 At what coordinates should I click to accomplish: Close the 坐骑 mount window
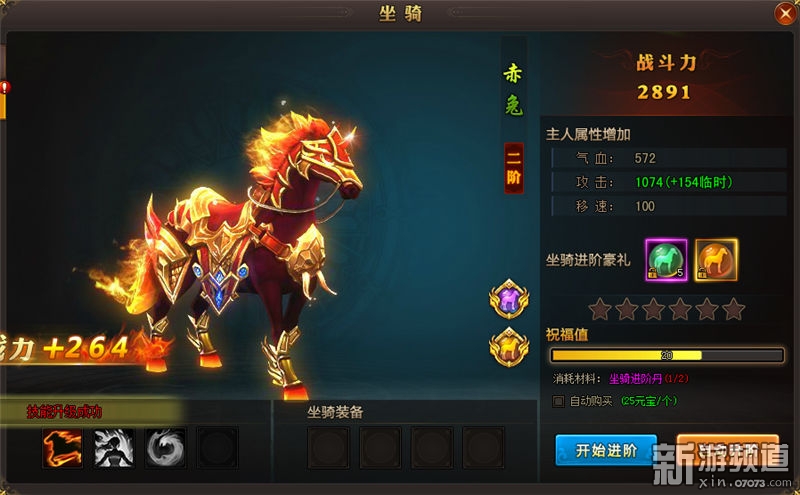(783, 14)
